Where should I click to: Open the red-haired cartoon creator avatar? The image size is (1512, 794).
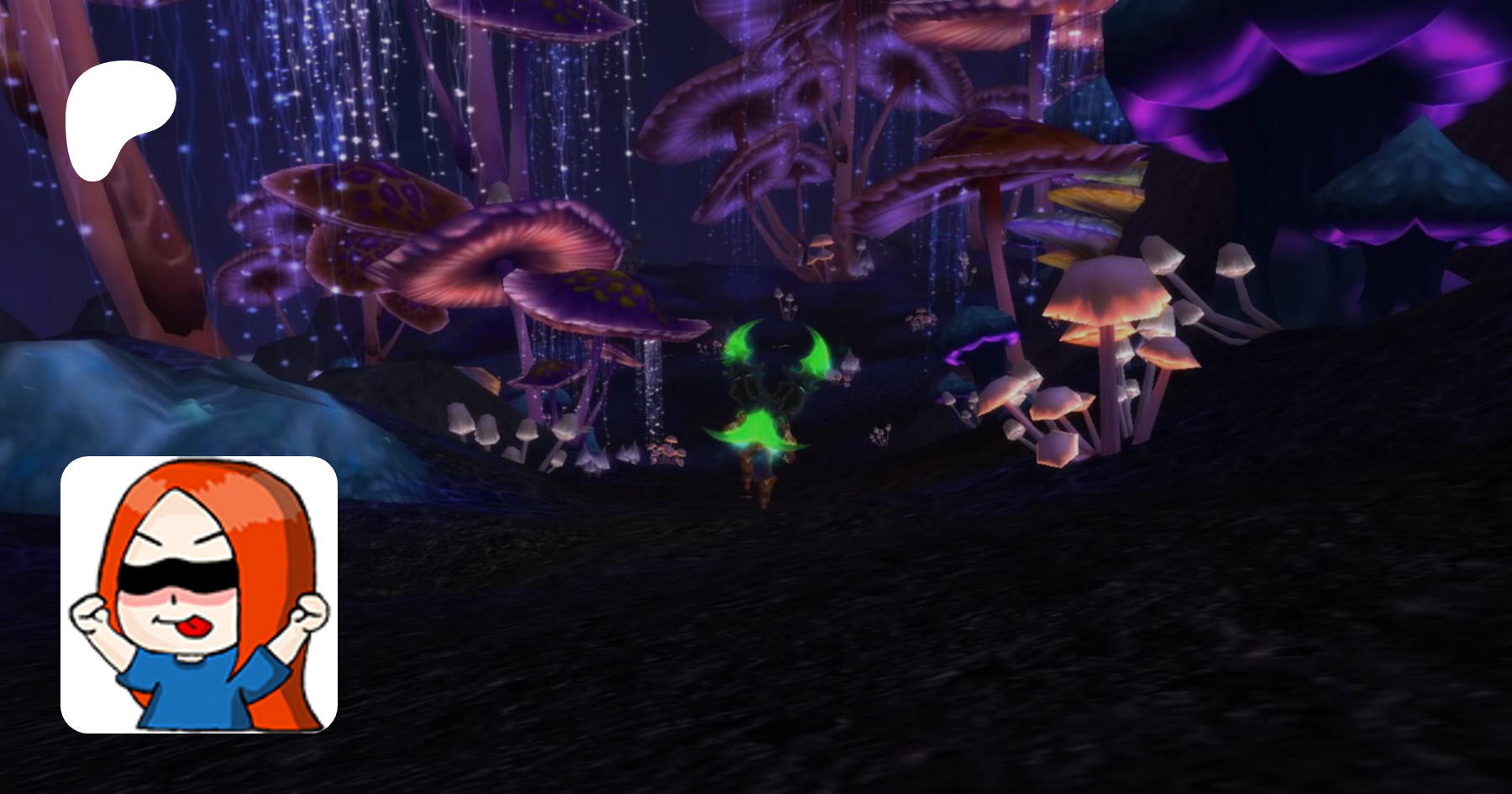(199, 594)
